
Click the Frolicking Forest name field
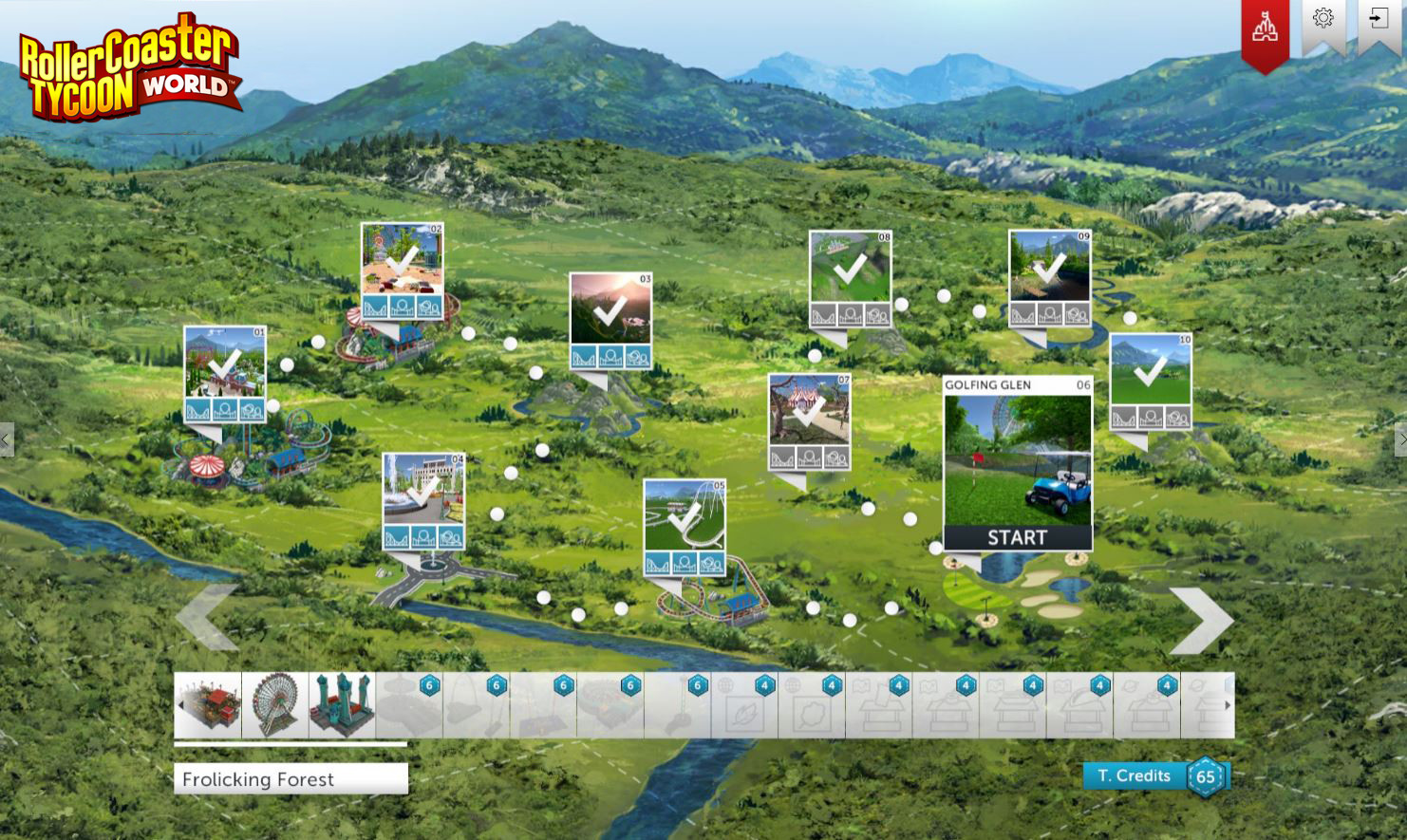tap(291, 778)
